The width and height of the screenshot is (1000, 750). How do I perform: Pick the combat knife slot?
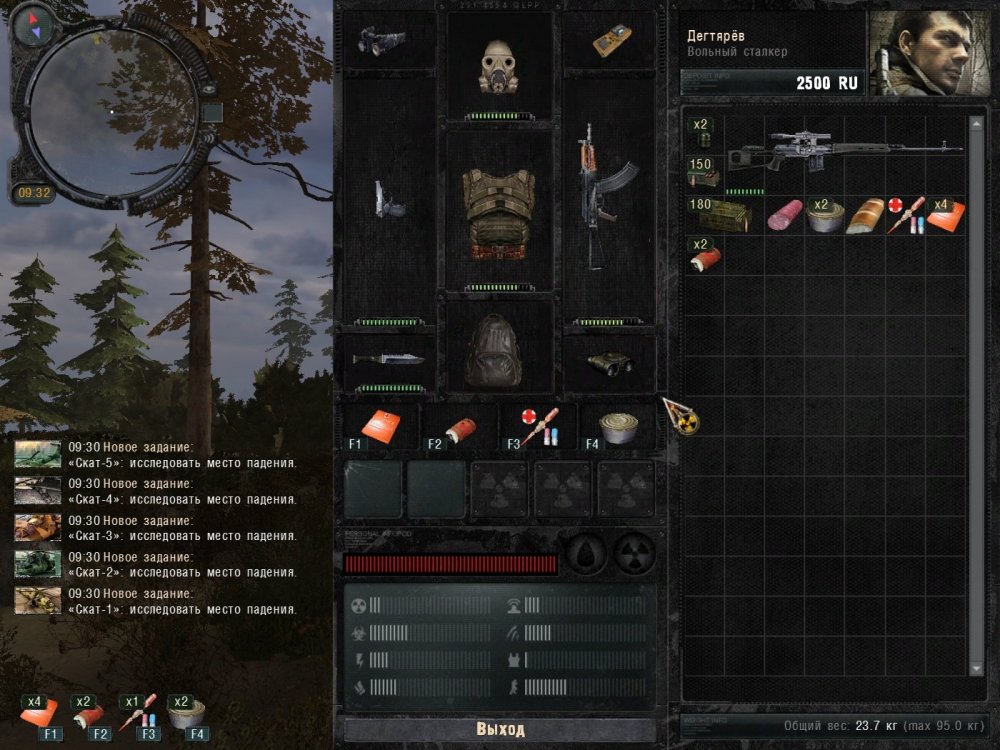(x=389, y=359)
